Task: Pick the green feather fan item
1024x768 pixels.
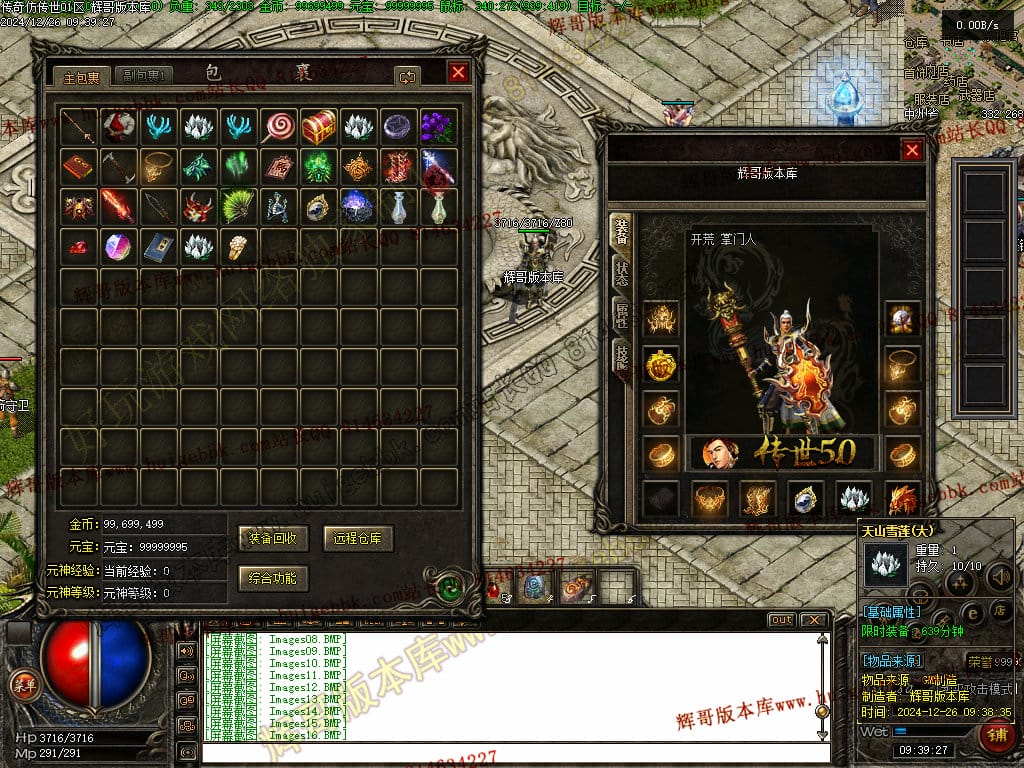Action: coord(238,207)
